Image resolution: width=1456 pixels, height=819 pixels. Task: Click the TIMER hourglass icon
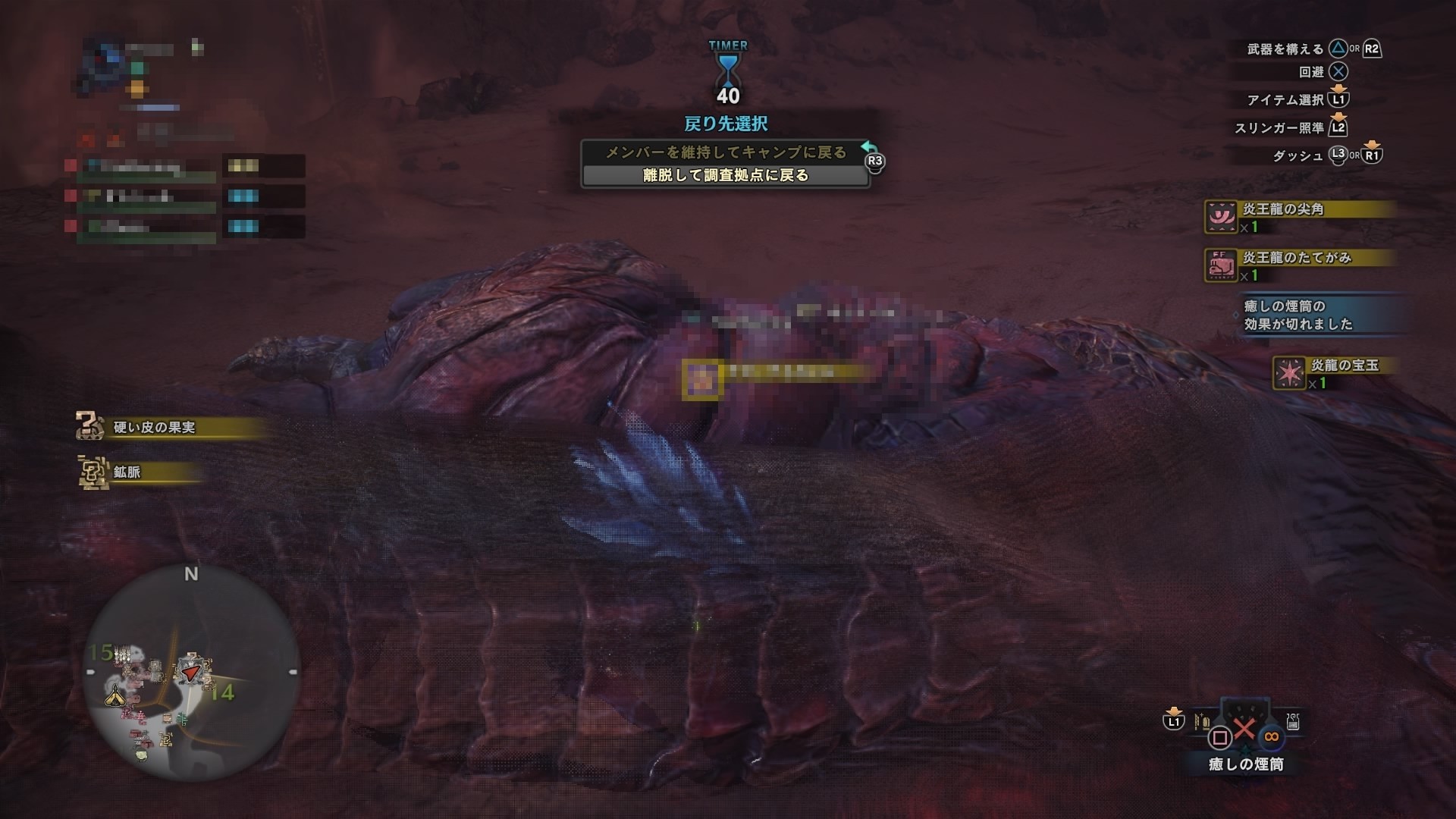tap(728, 72)
